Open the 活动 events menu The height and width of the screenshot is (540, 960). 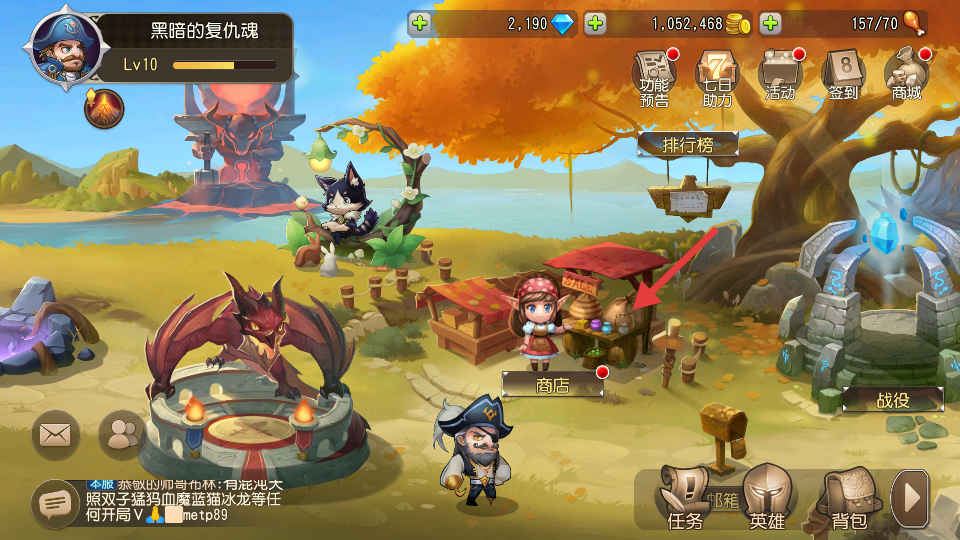click(x=780, y=76)
